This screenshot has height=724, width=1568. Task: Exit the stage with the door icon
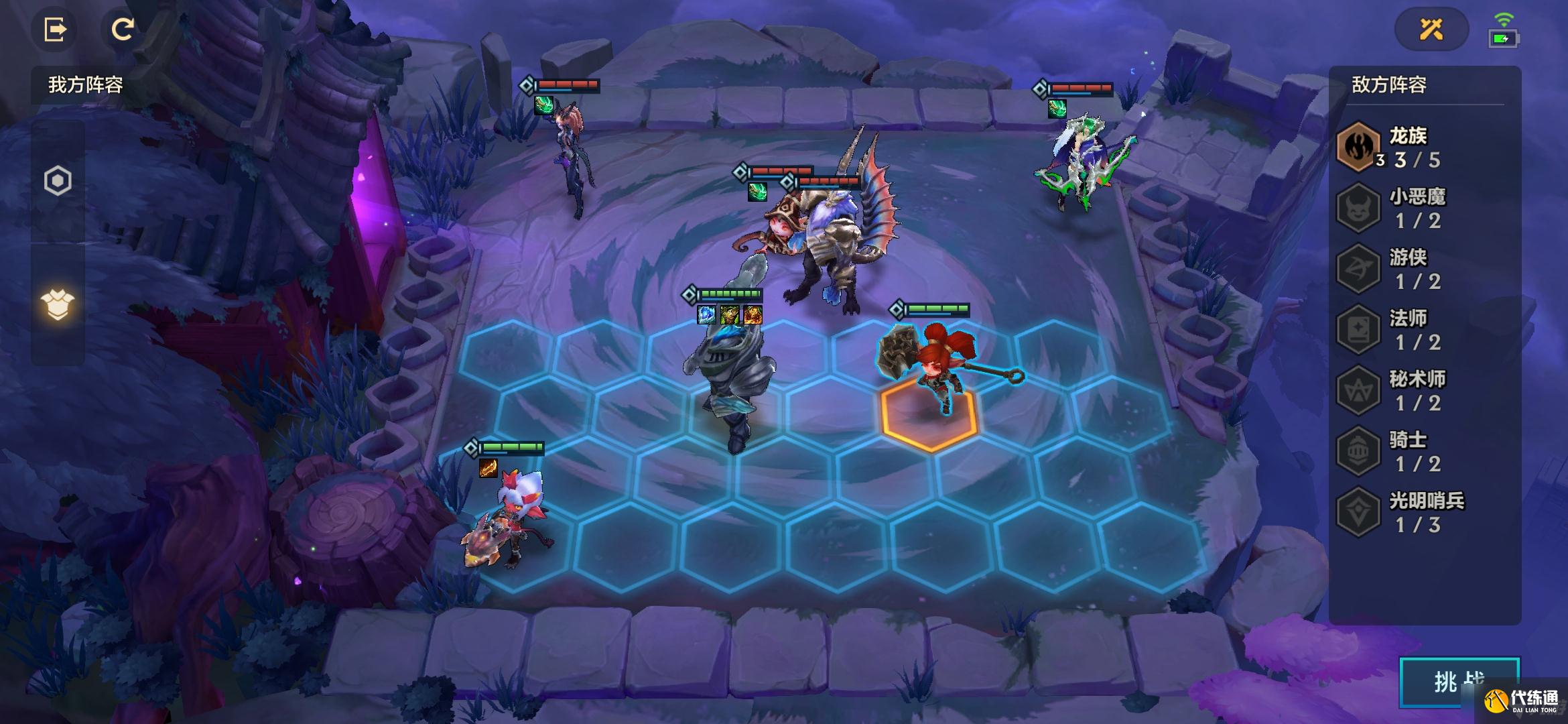click(55, 30)
